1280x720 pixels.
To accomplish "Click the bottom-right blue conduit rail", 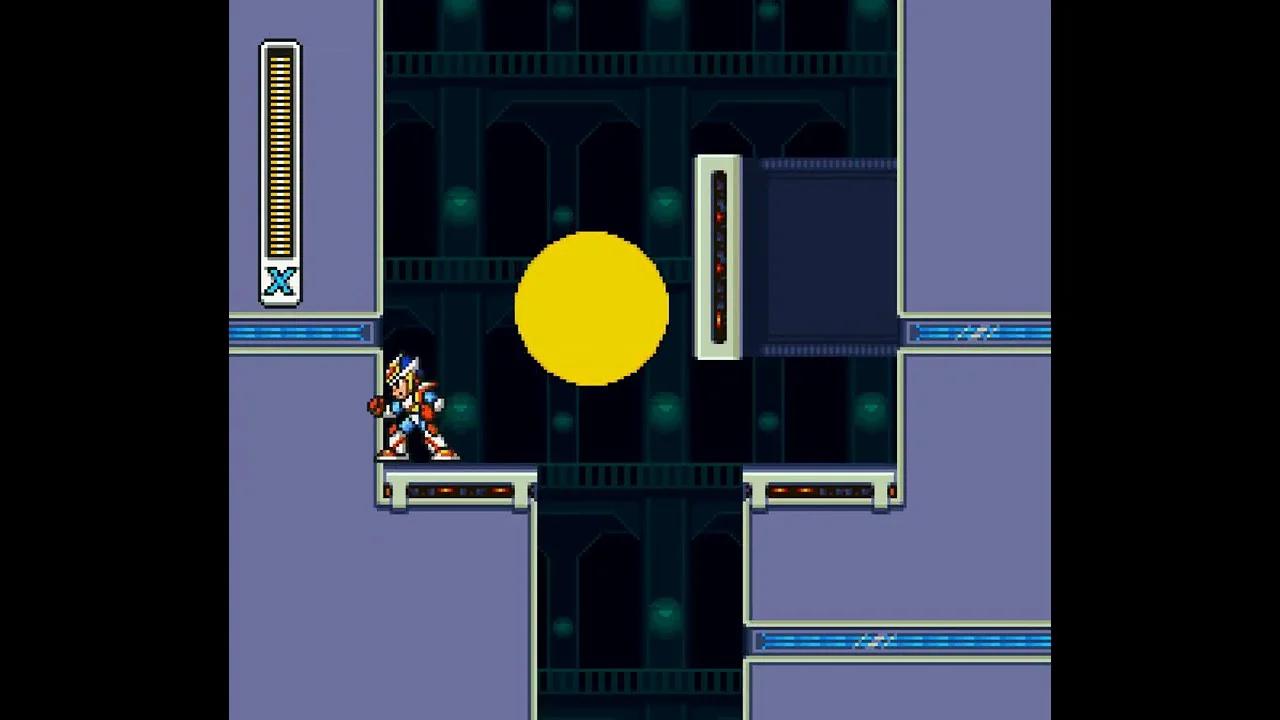I will 900,640.
